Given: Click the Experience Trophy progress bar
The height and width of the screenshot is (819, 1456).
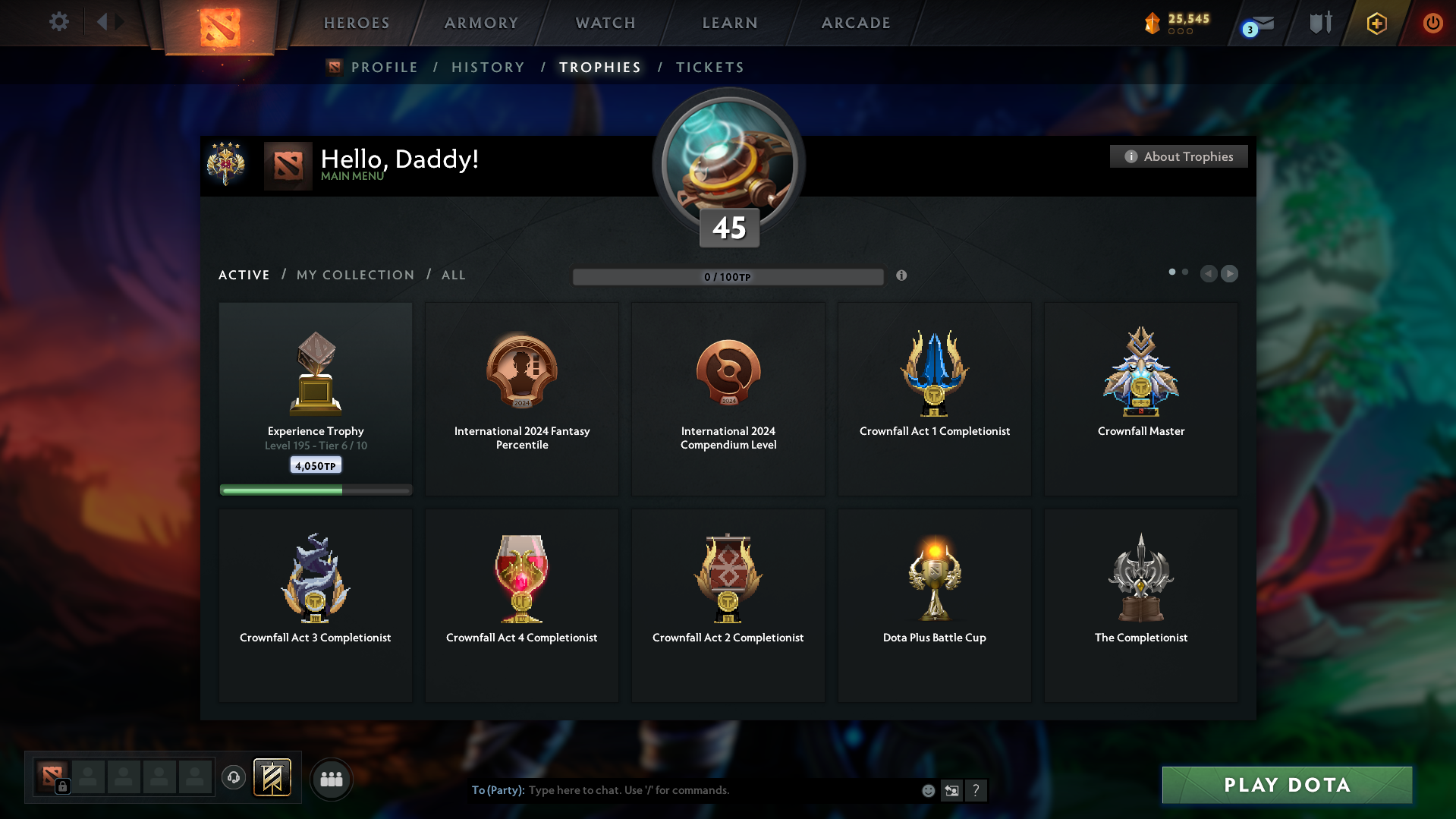Looking at the screenshot, I should pos(315,490).
